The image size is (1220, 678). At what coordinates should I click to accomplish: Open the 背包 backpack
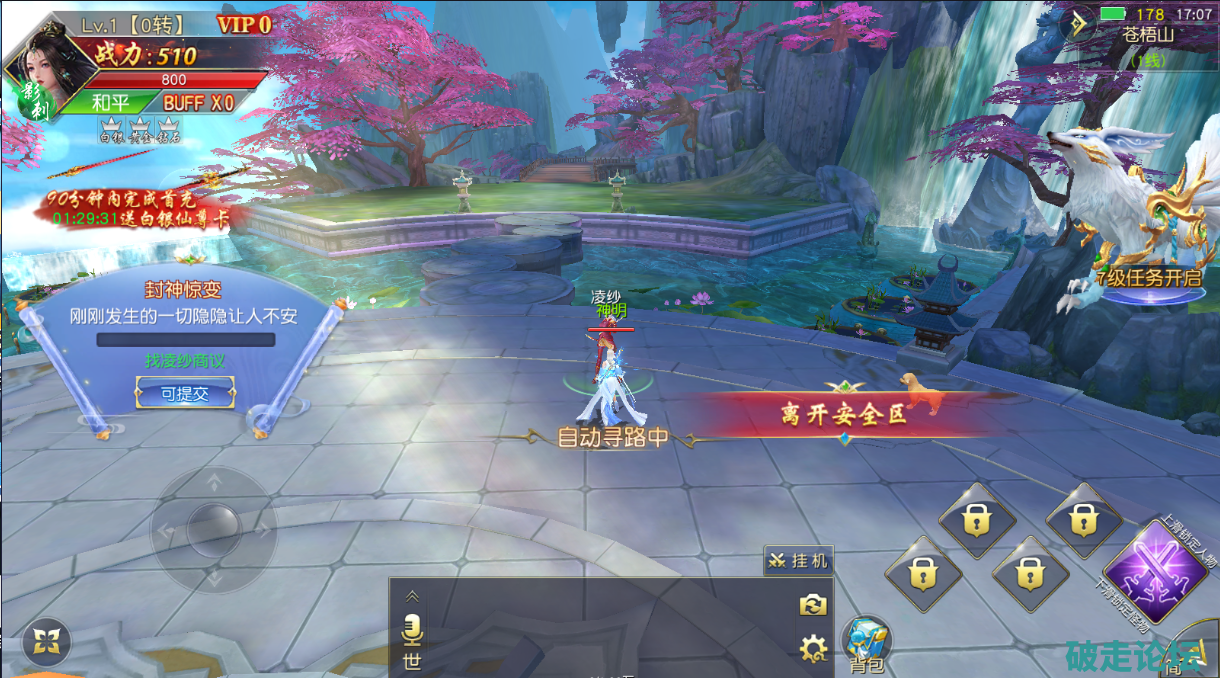coord(866,643)
